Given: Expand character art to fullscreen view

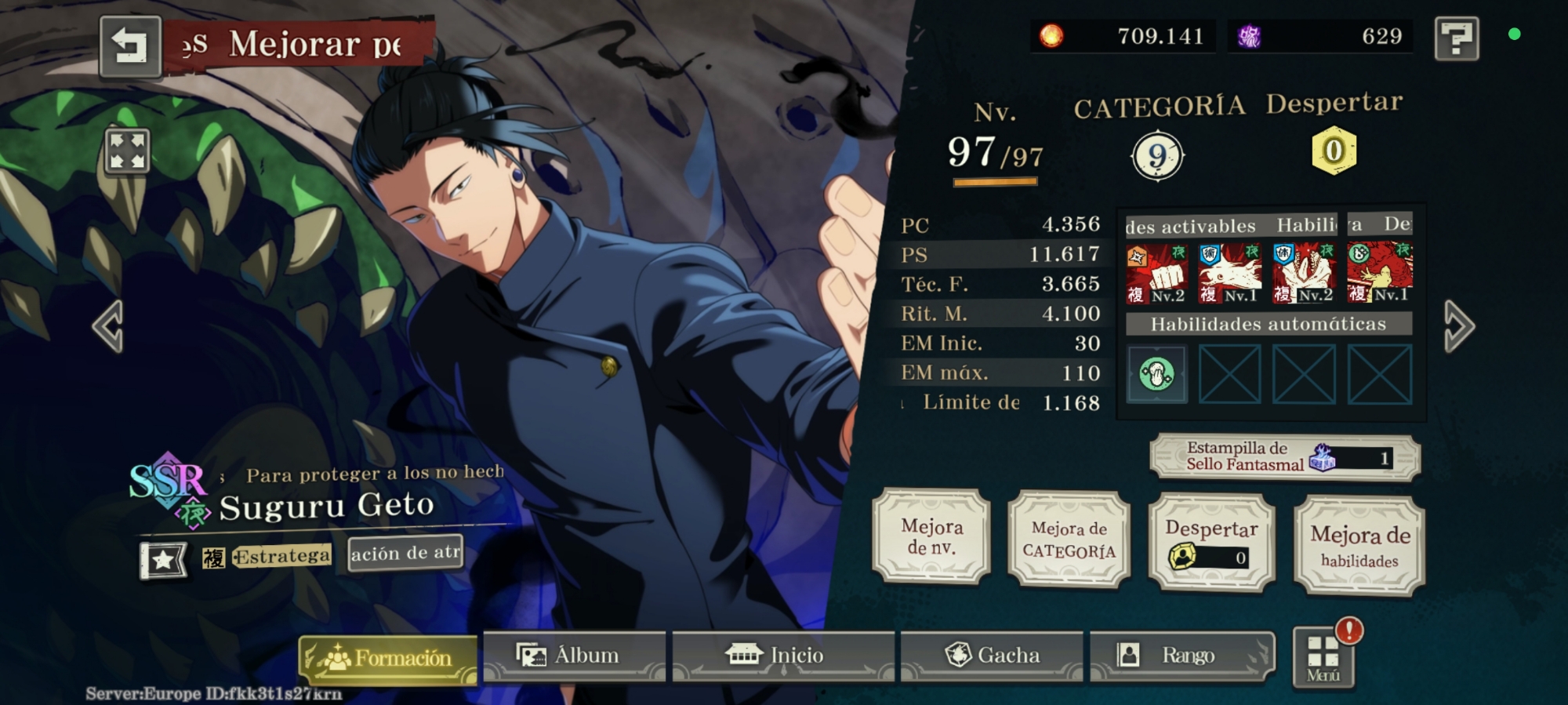Looking at the screenshot, I should [127, 151].
